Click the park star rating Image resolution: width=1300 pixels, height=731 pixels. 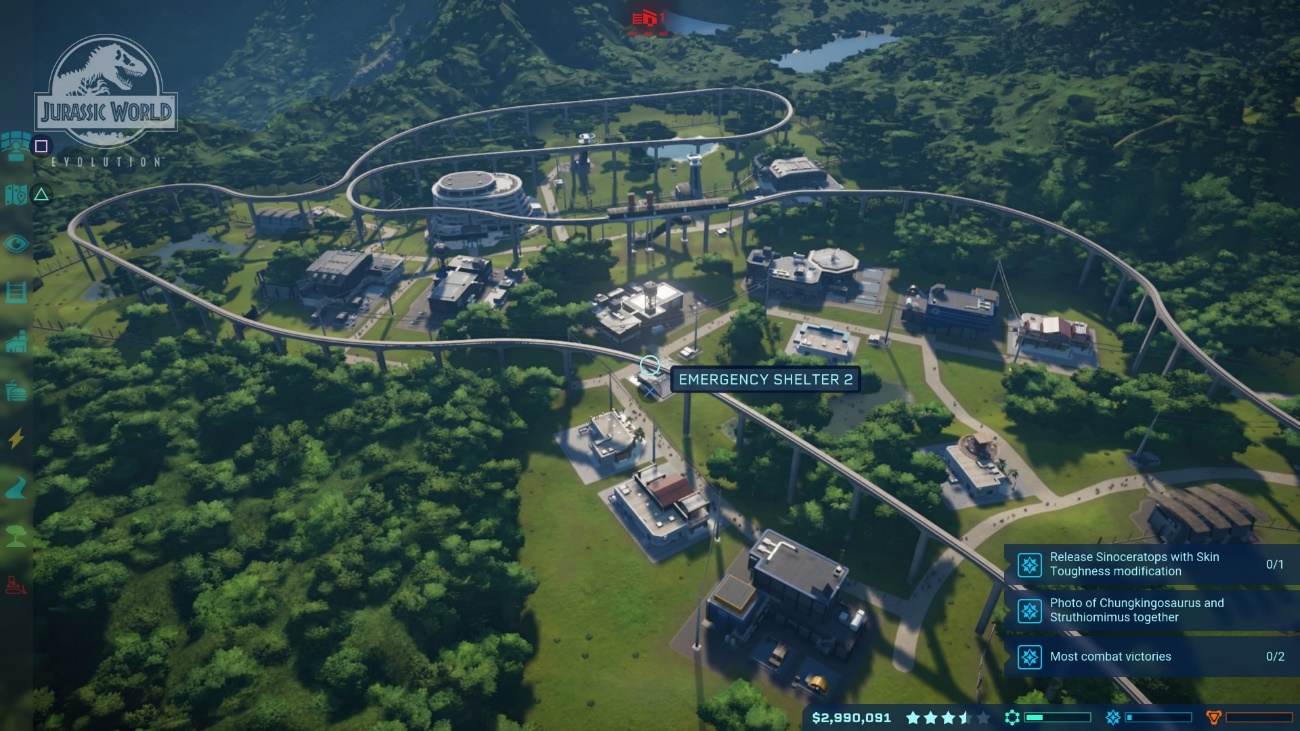click(947, 717)
